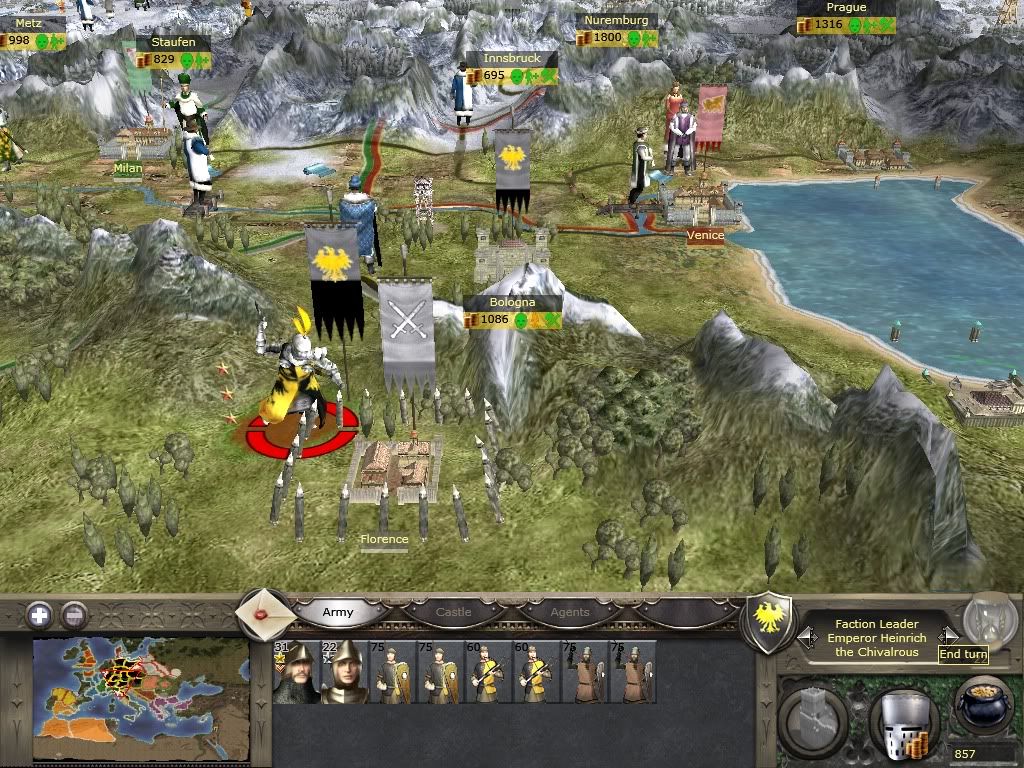Viewport: 1024px width, 768px height.
Task: Zoom in the minimap with plus button
Action: pyautogui.click(x=39, y=615)
